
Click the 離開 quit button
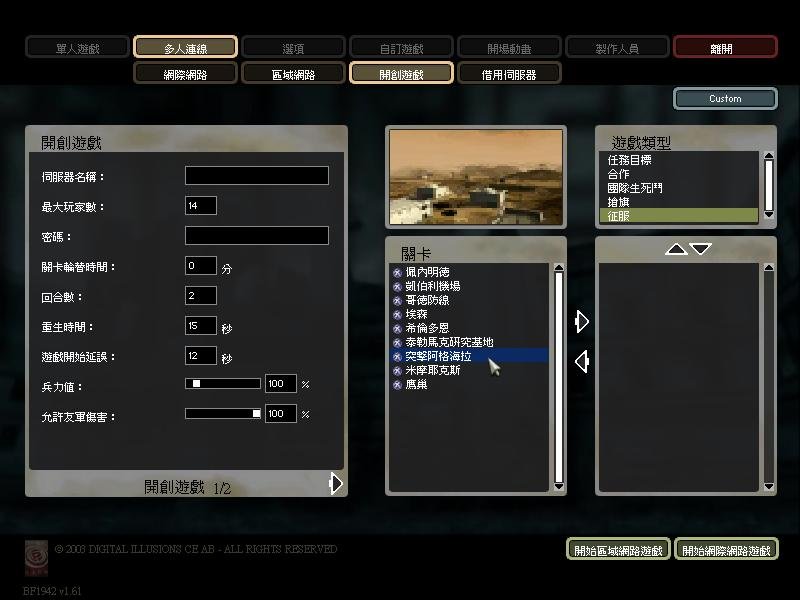725,47
